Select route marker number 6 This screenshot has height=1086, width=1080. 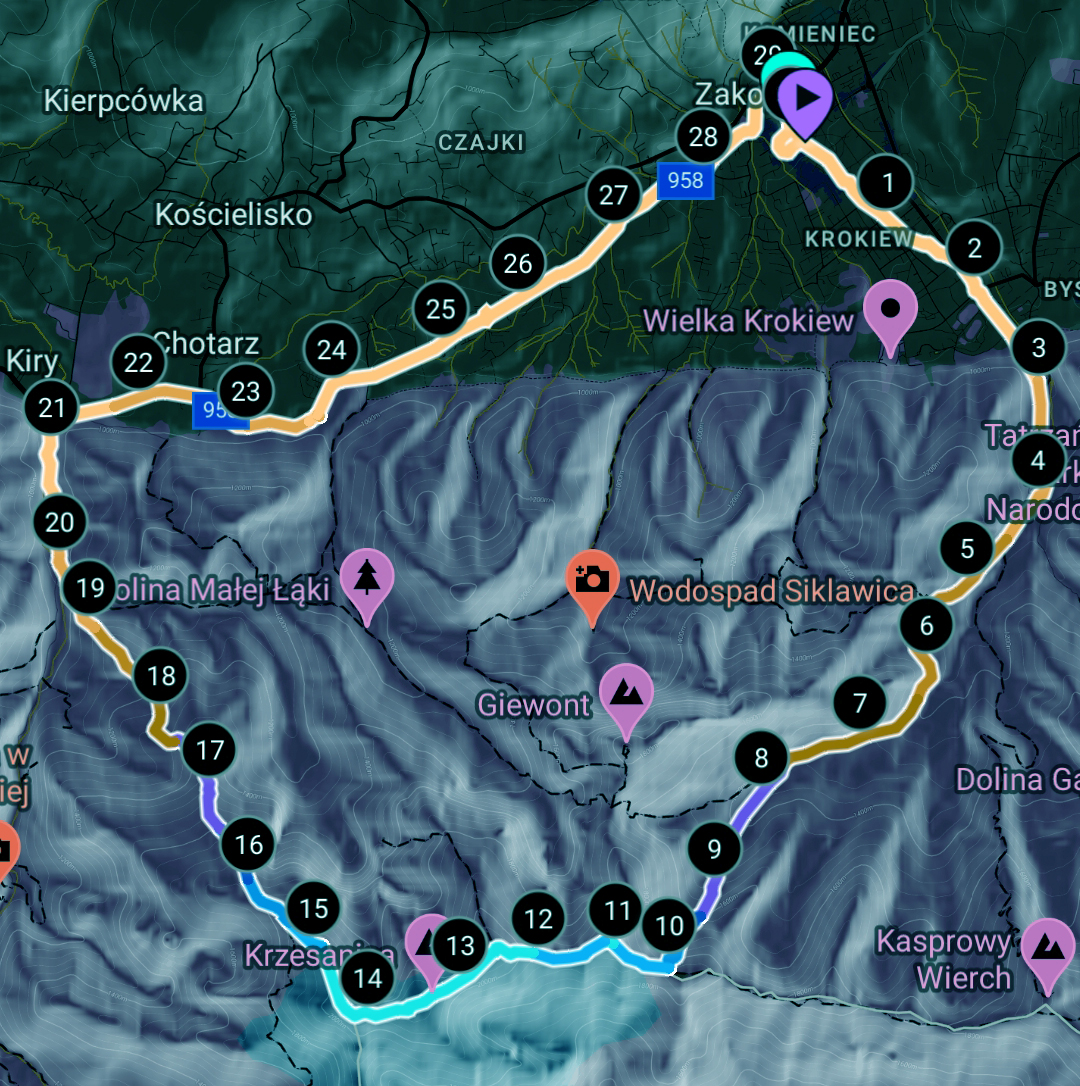(x=926, y=626)
